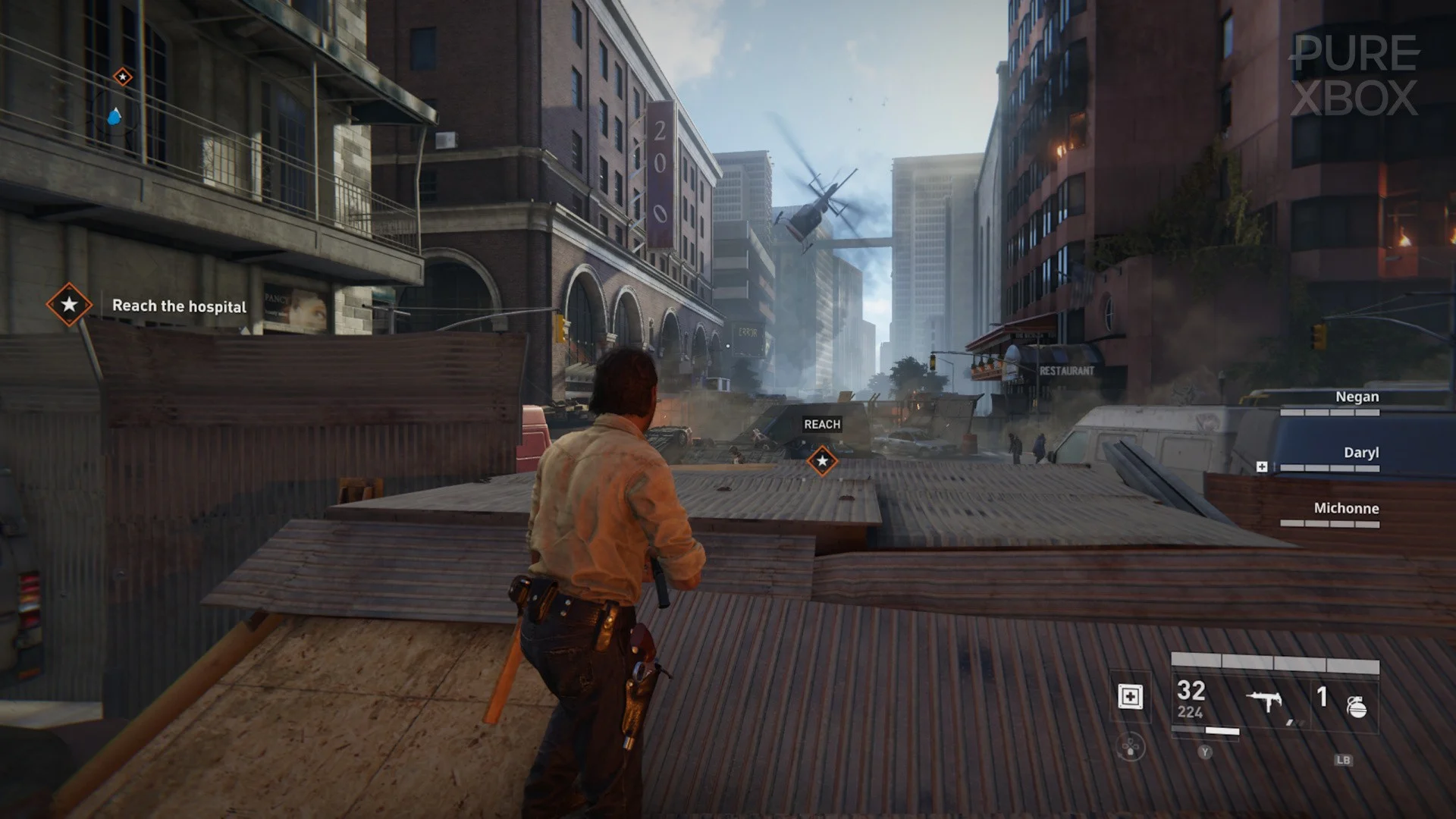Screen dimensions: 1456x819
Task: Select teammate Daryl in squad list
Action: pos(1360,453)
